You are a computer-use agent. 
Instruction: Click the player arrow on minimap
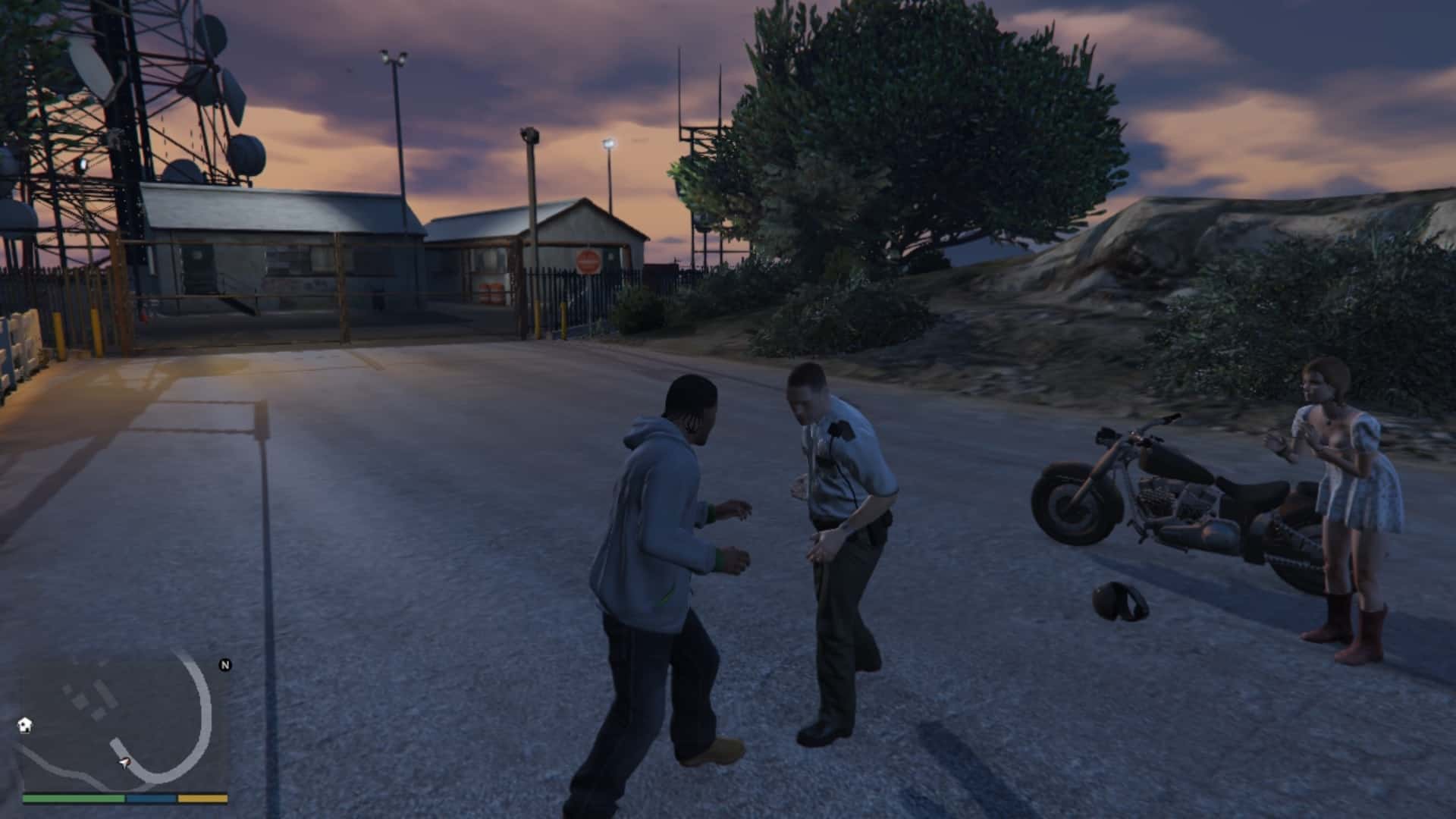[x=124, y=762]
